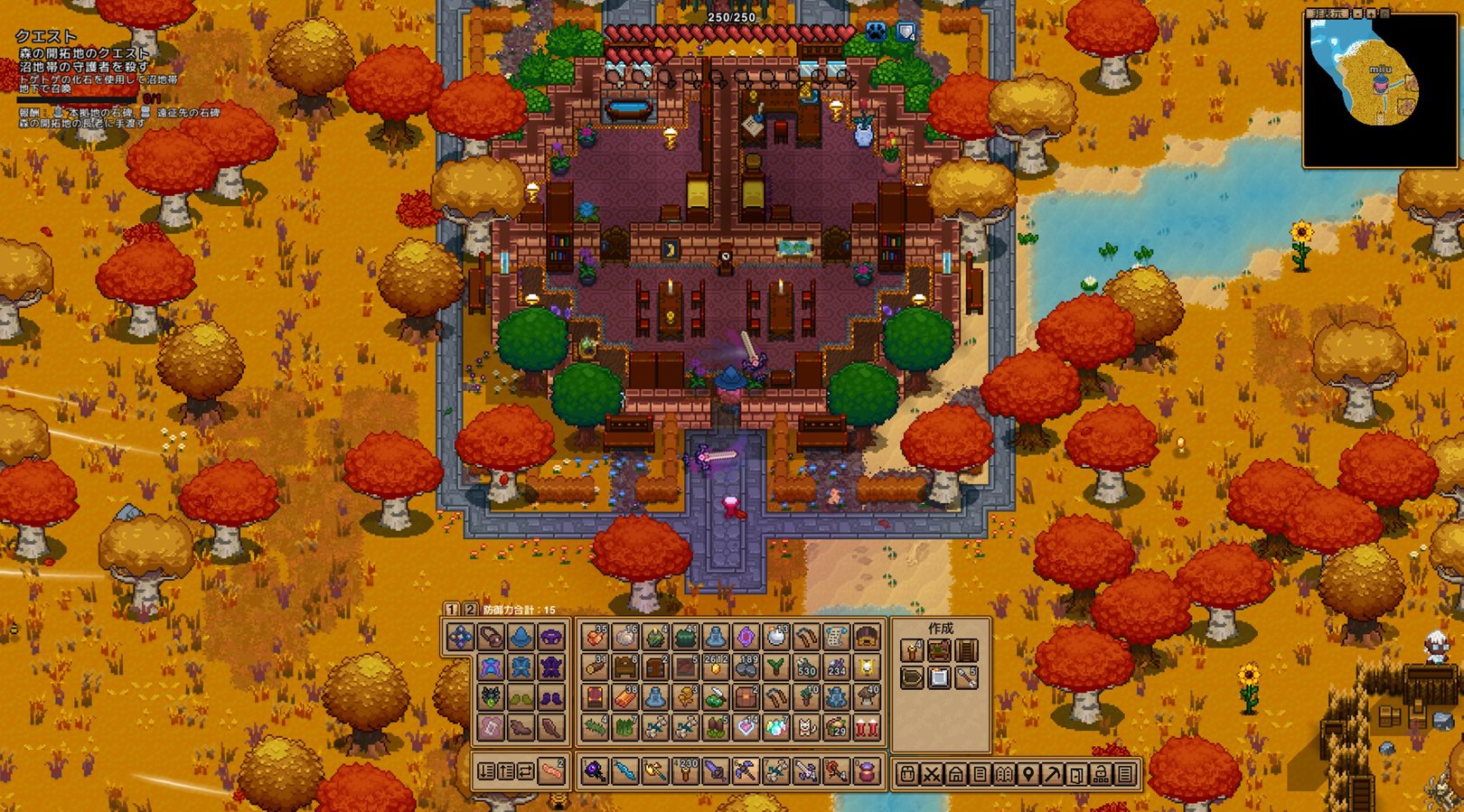Screen dimensions: 1464x812
Task: Open the open-book journal toolbar button
Action: [1003, 774]
